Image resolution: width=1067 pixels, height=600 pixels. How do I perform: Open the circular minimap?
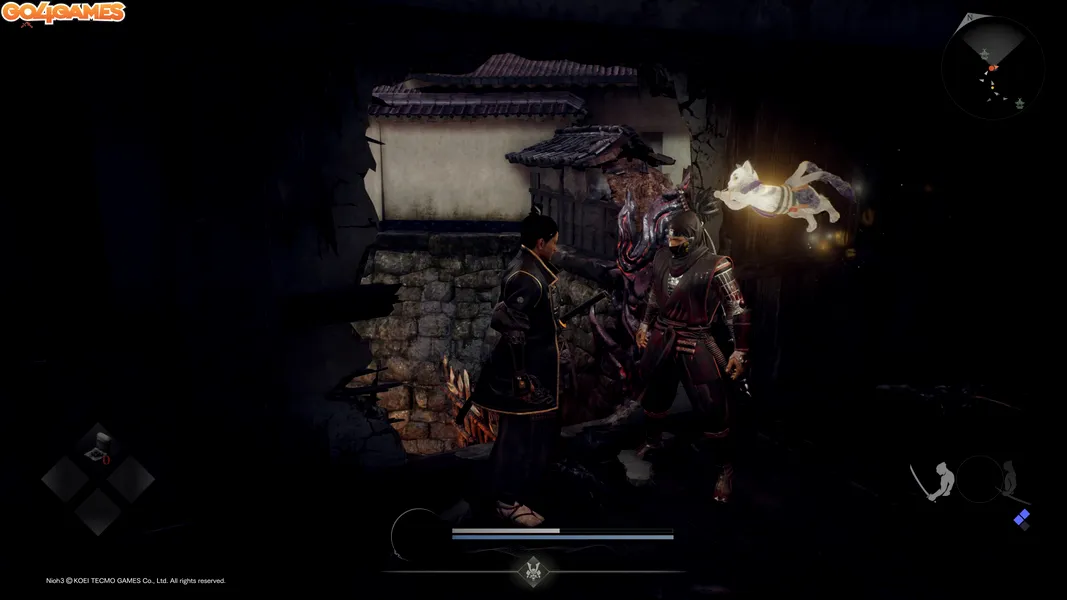992,69
